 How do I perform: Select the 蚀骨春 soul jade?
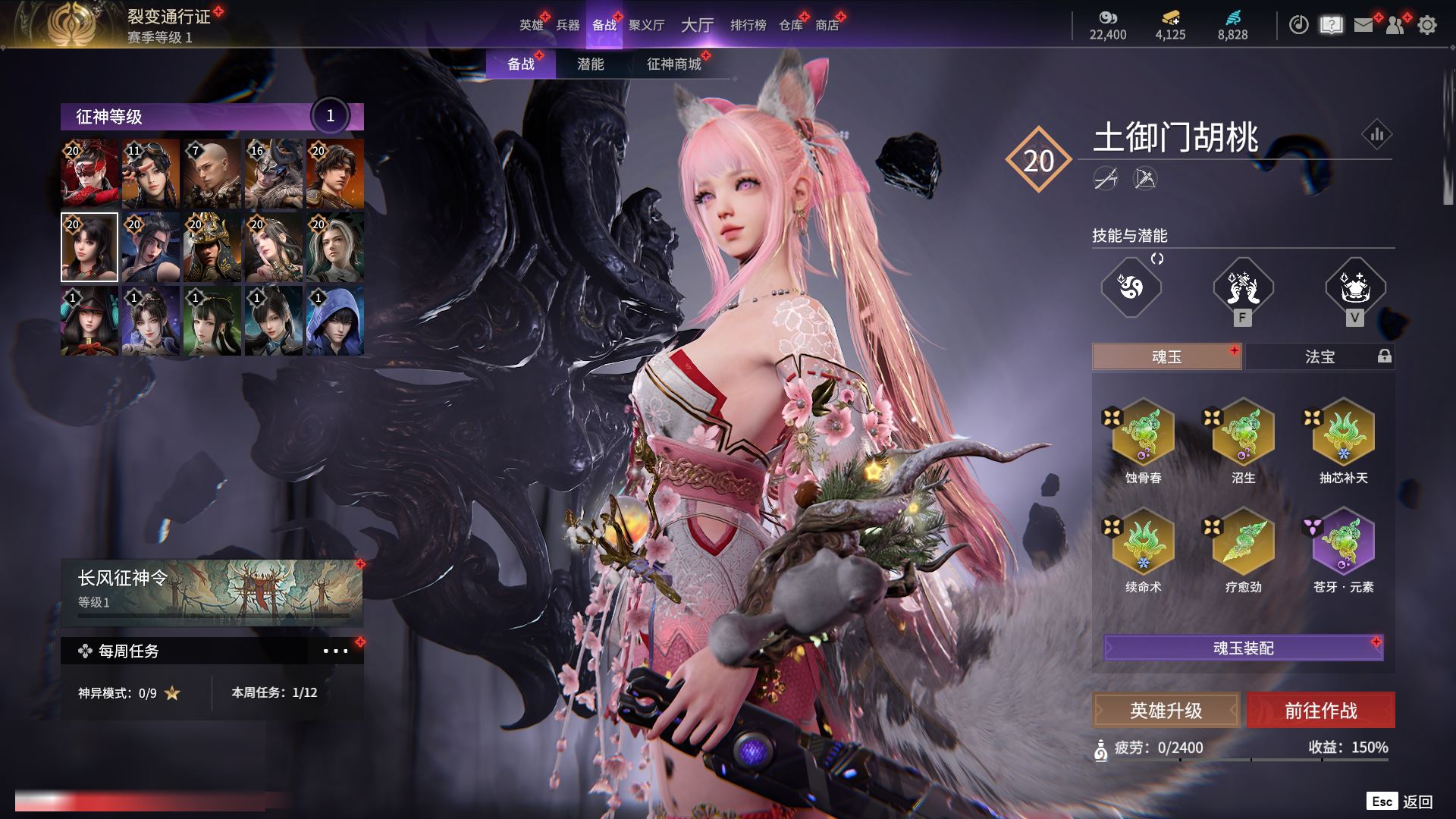1143,435
